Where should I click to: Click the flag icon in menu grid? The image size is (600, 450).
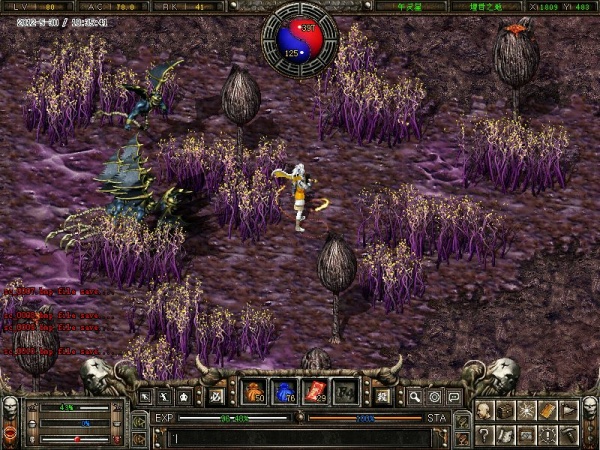point(569,411)
